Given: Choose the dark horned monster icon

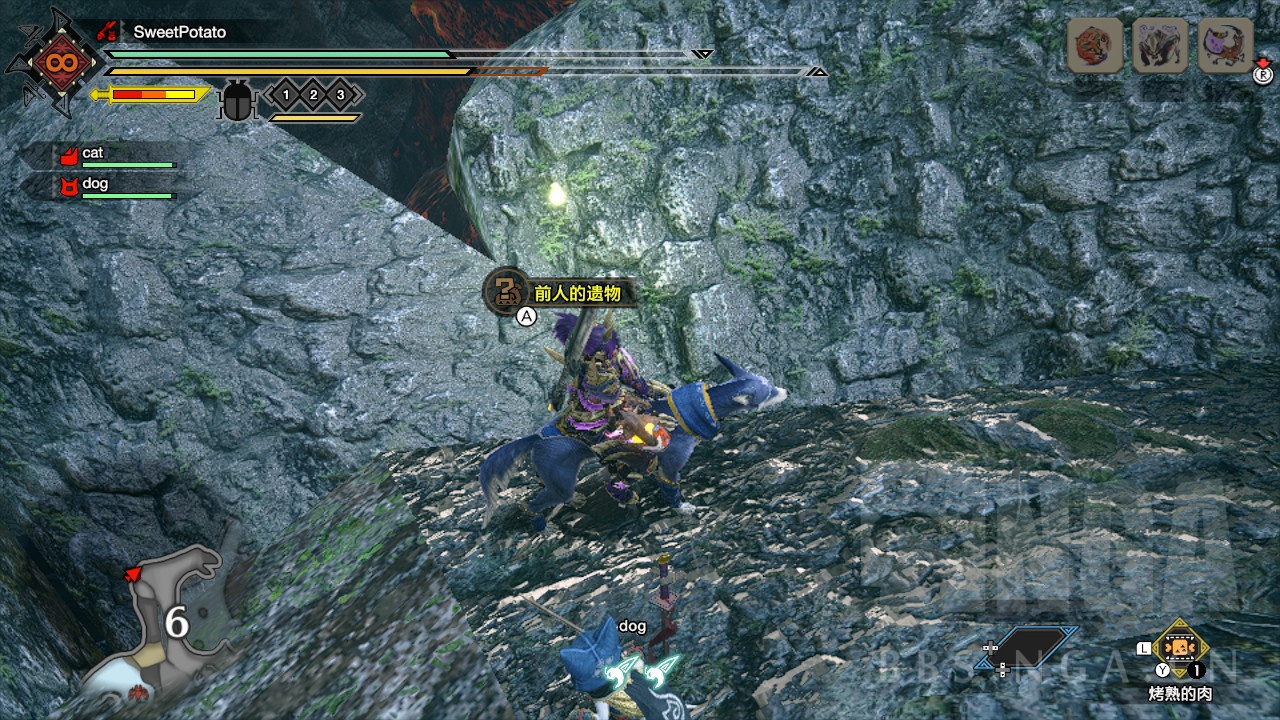Looking at the screenshot, I should pyautogui.click(x=1160, y=45).
